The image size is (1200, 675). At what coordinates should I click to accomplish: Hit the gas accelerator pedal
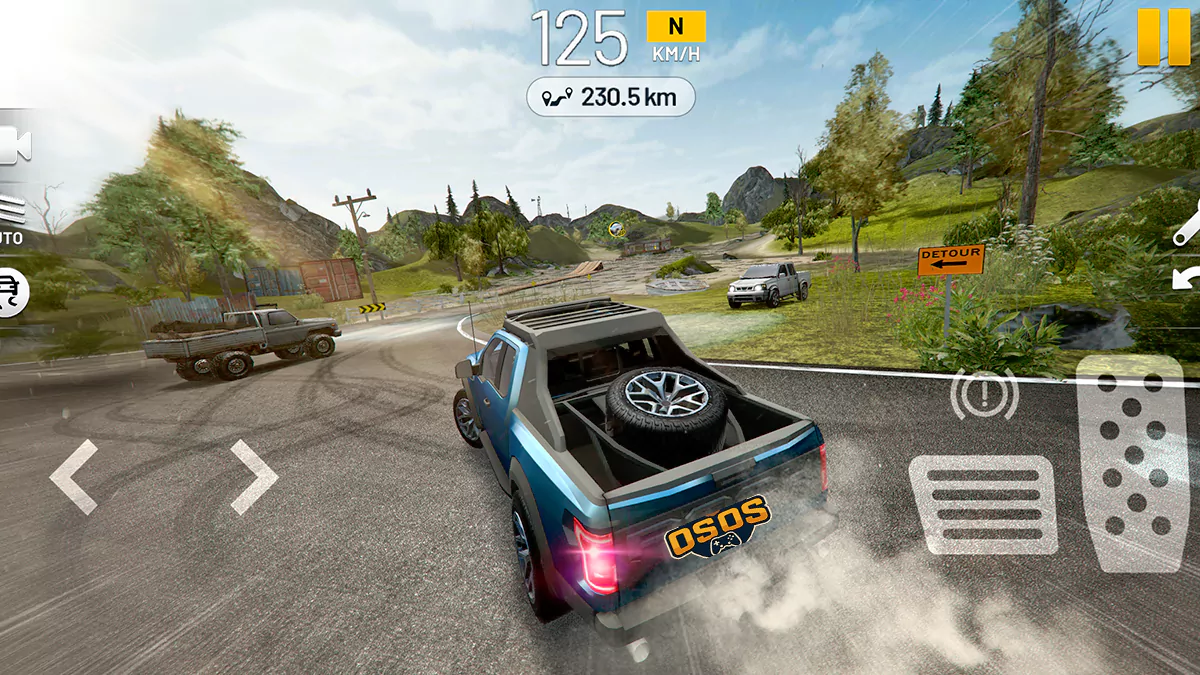tap(1131, 463)
